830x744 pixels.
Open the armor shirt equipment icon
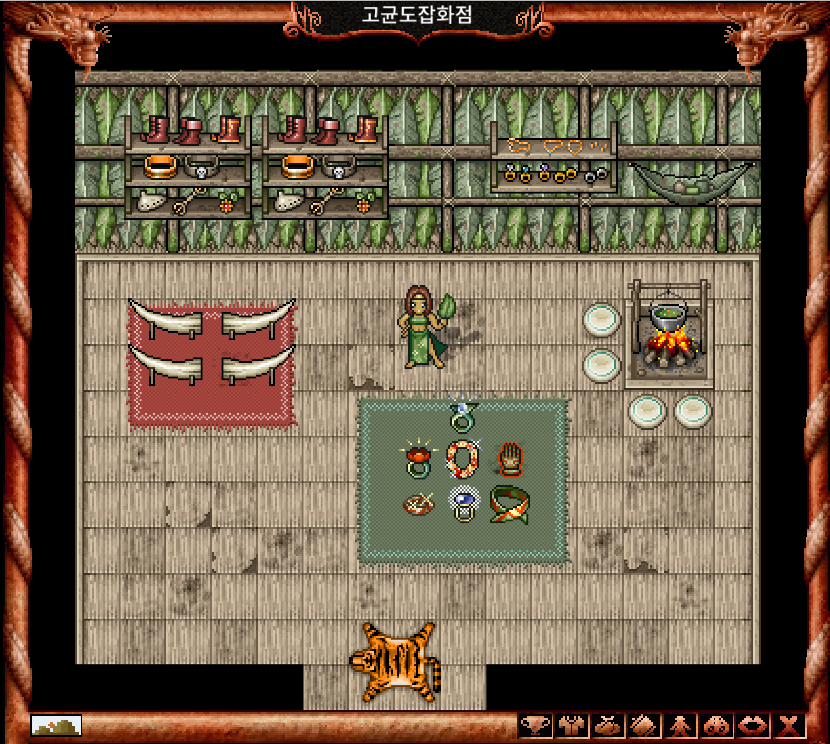coord(571,726)
